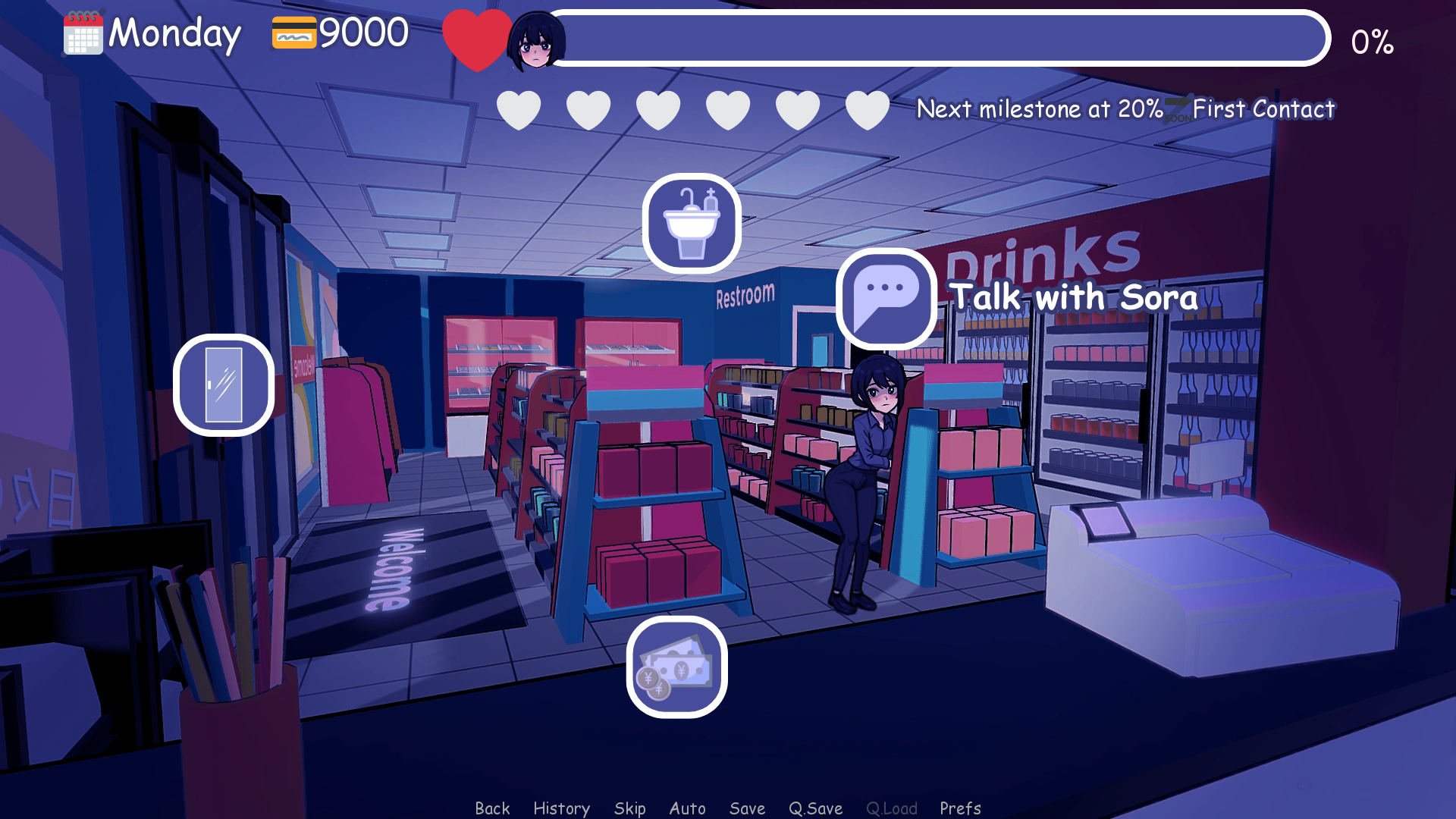Open the cash payment icon
The image size is (1456, 819).
pos(676,668)
